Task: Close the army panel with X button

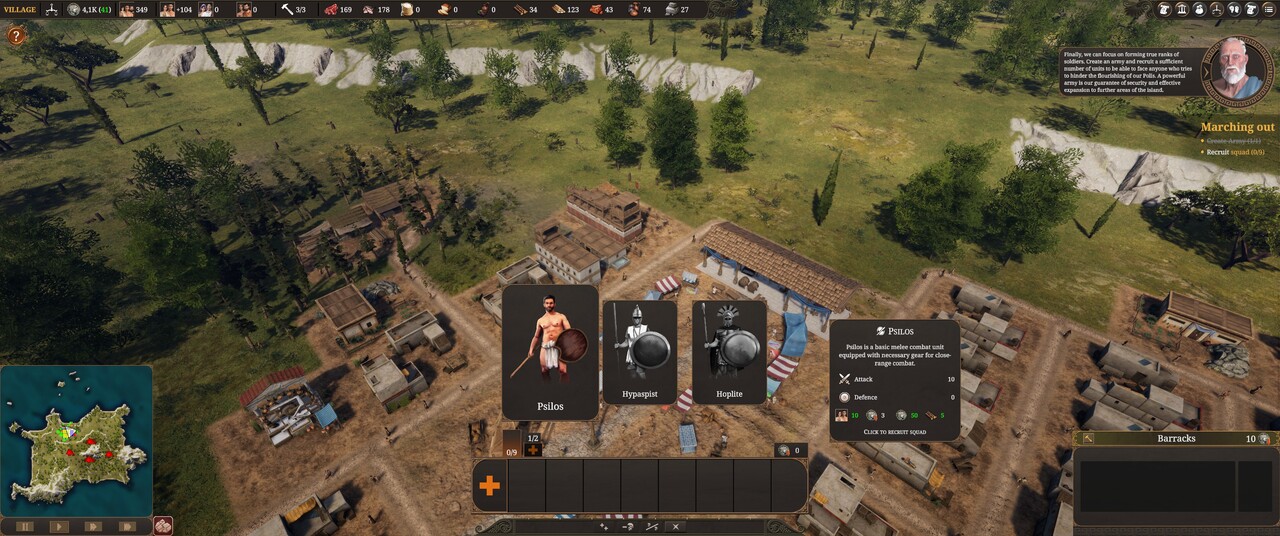Action: point(676,526)
